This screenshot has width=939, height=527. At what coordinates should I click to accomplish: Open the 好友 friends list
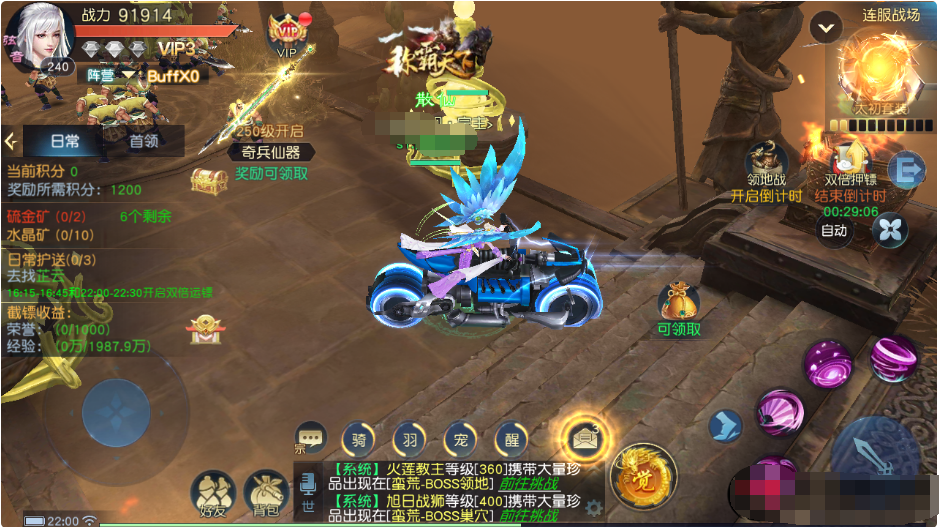pos(213,491)
